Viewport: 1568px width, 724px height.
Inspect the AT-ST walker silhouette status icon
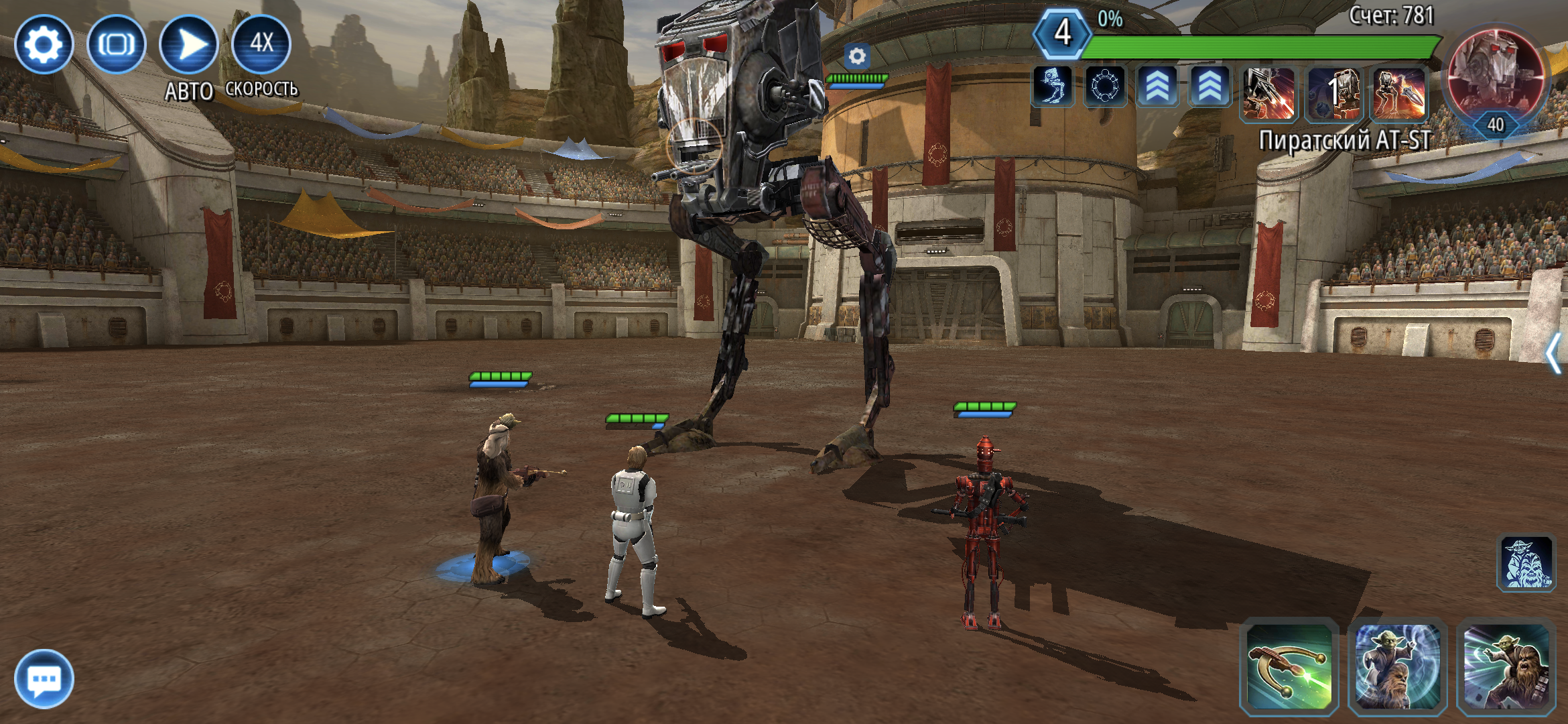1053,87
